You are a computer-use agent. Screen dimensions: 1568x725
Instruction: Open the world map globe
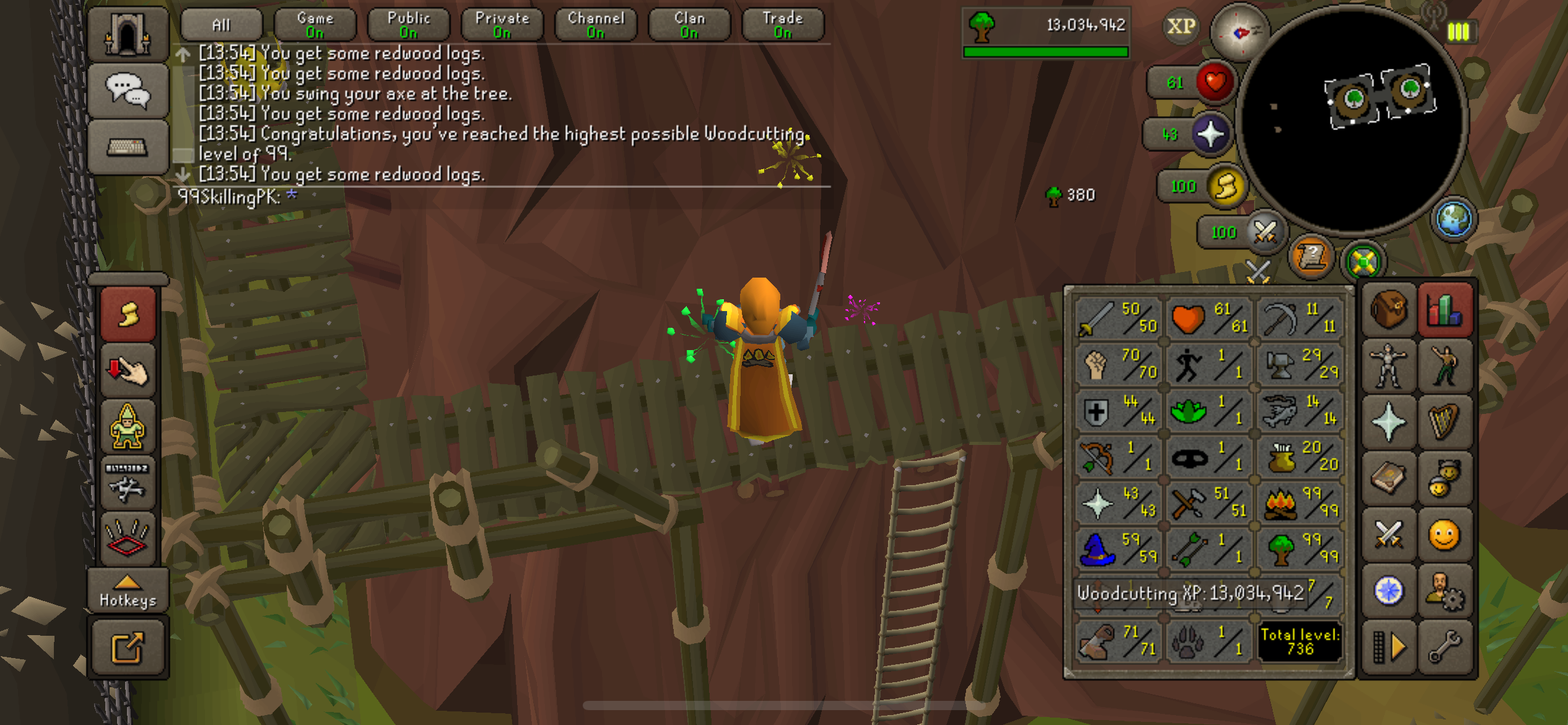tap(1453, 219)
